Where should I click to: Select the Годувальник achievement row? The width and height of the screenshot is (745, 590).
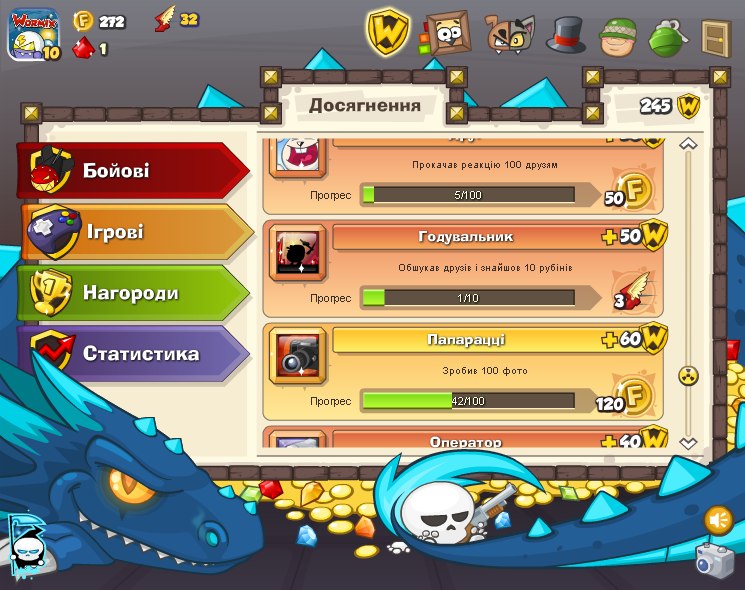pos(463,267)
